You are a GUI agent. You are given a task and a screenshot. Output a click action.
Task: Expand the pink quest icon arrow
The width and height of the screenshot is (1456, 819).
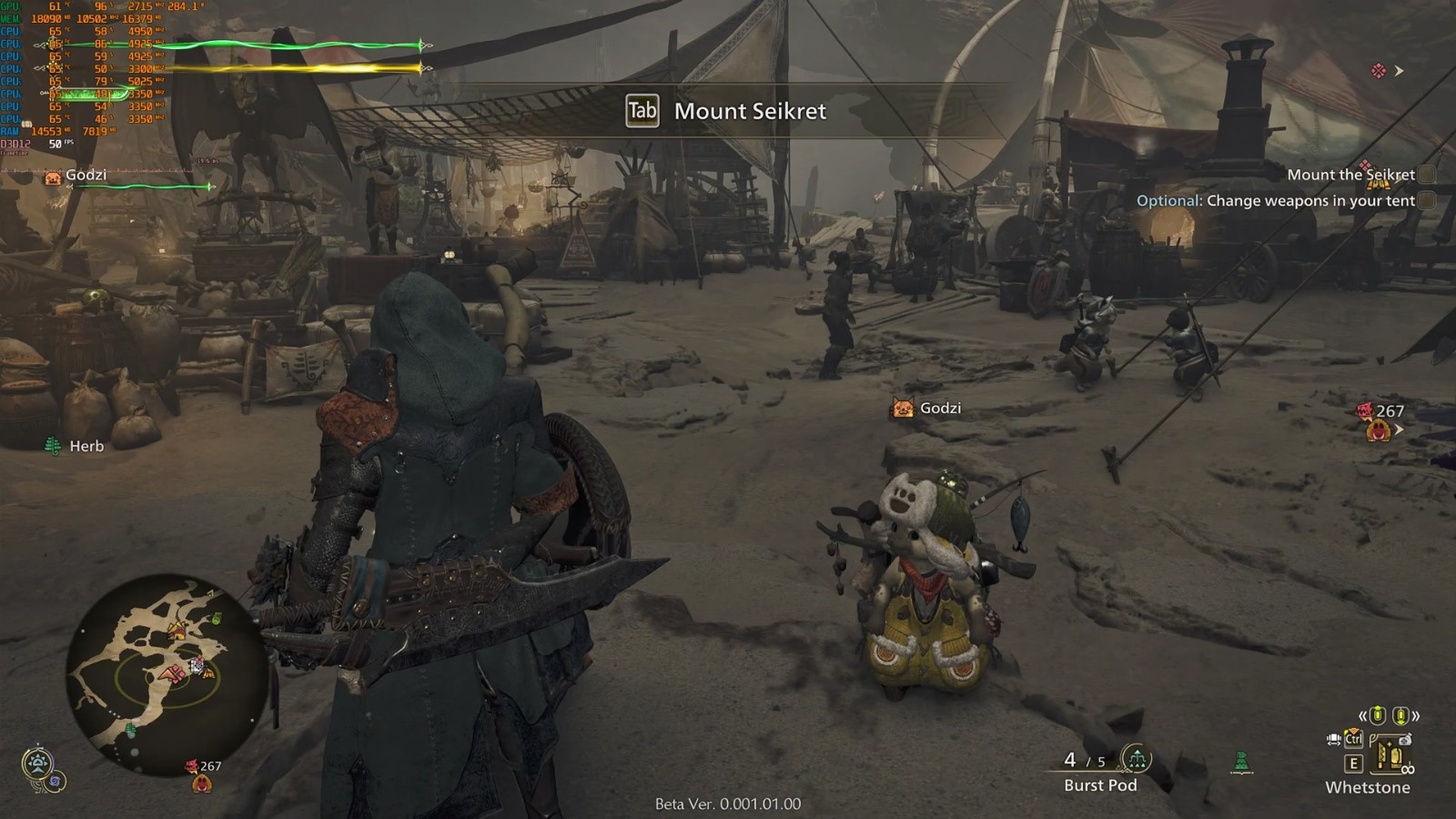[x=1399, y=71]
